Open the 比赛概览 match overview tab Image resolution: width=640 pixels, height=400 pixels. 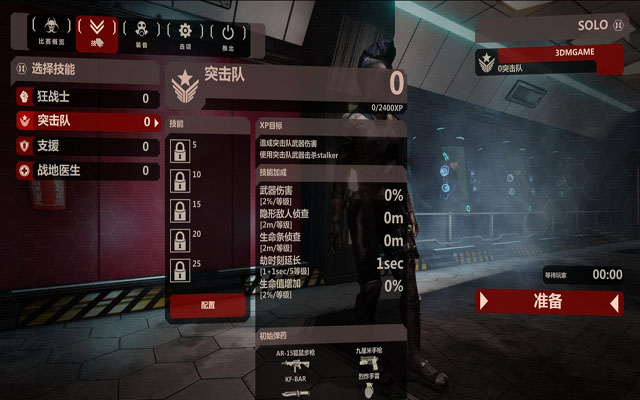[x=52, y=32]
